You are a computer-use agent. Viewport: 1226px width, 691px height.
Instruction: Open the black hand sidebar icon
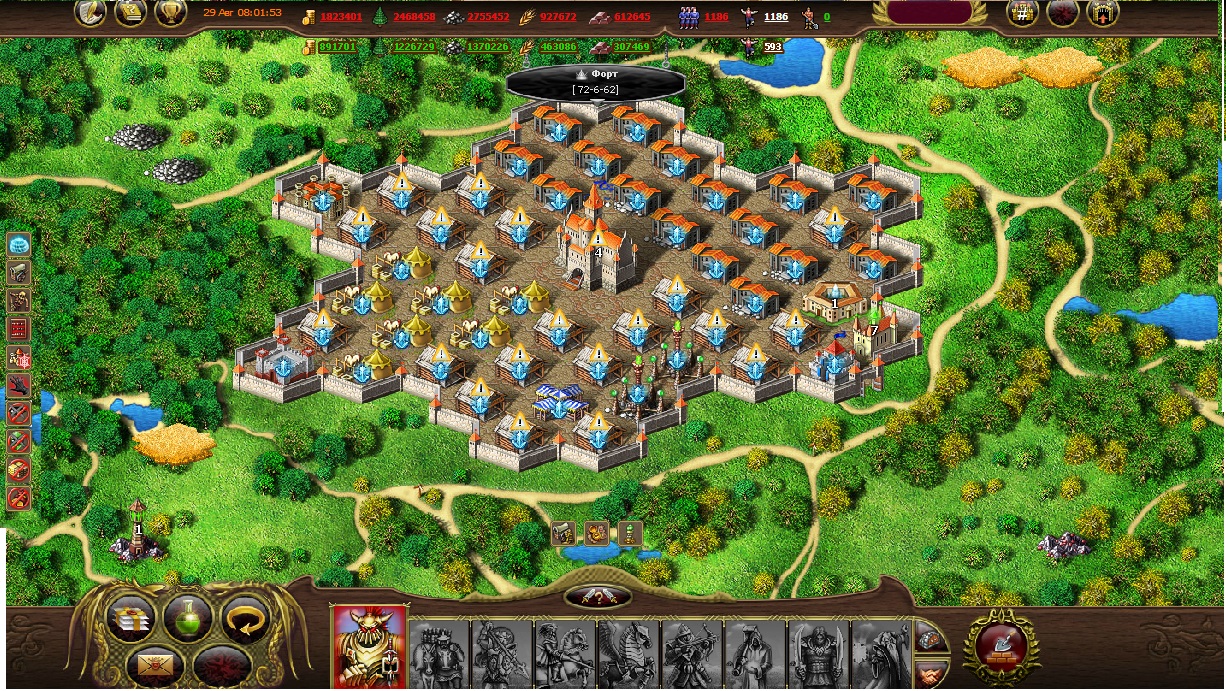18,385
